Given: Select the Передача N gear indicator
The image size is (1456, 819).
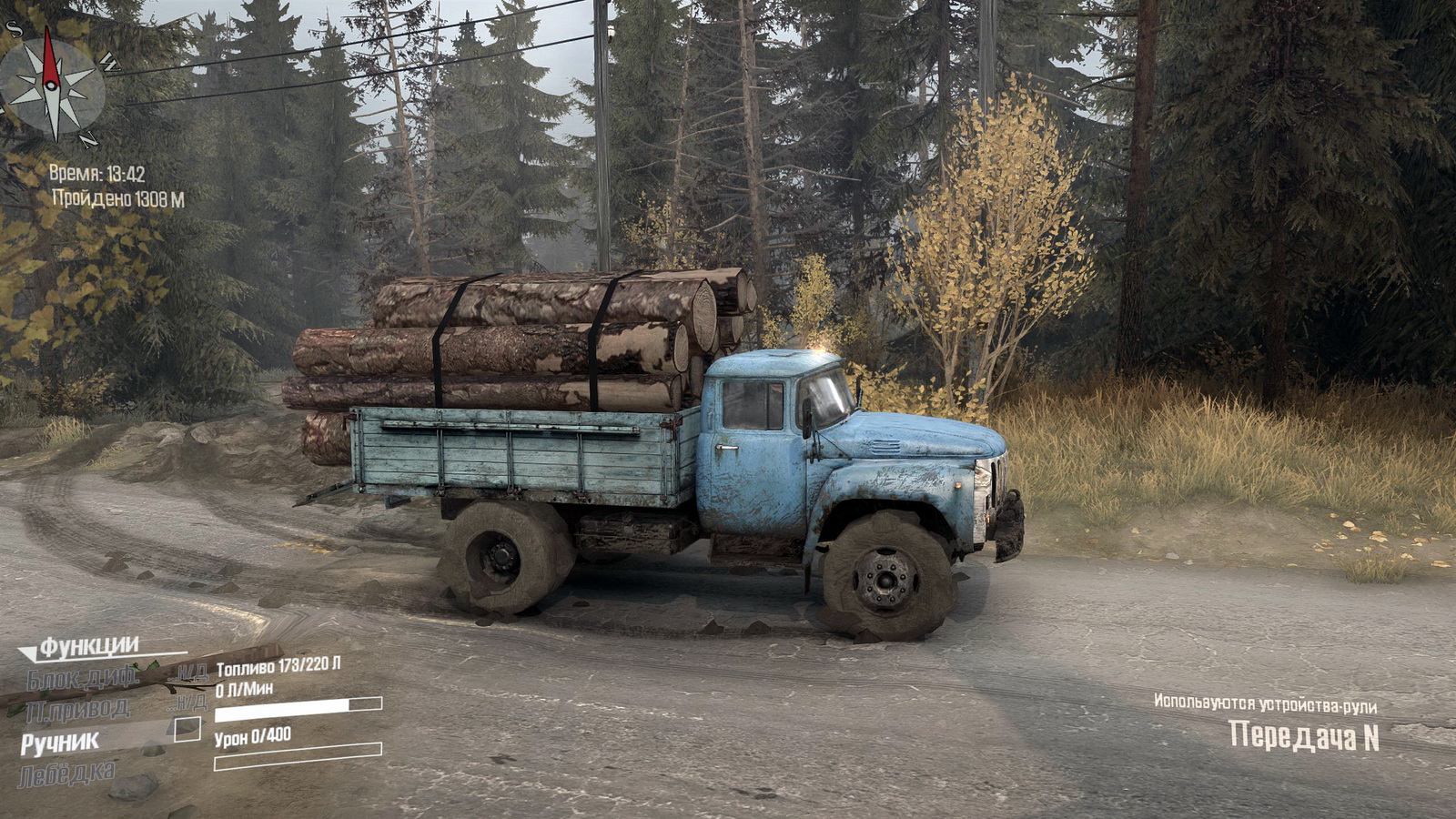Looking at the screenshot, I should 1303,736.
